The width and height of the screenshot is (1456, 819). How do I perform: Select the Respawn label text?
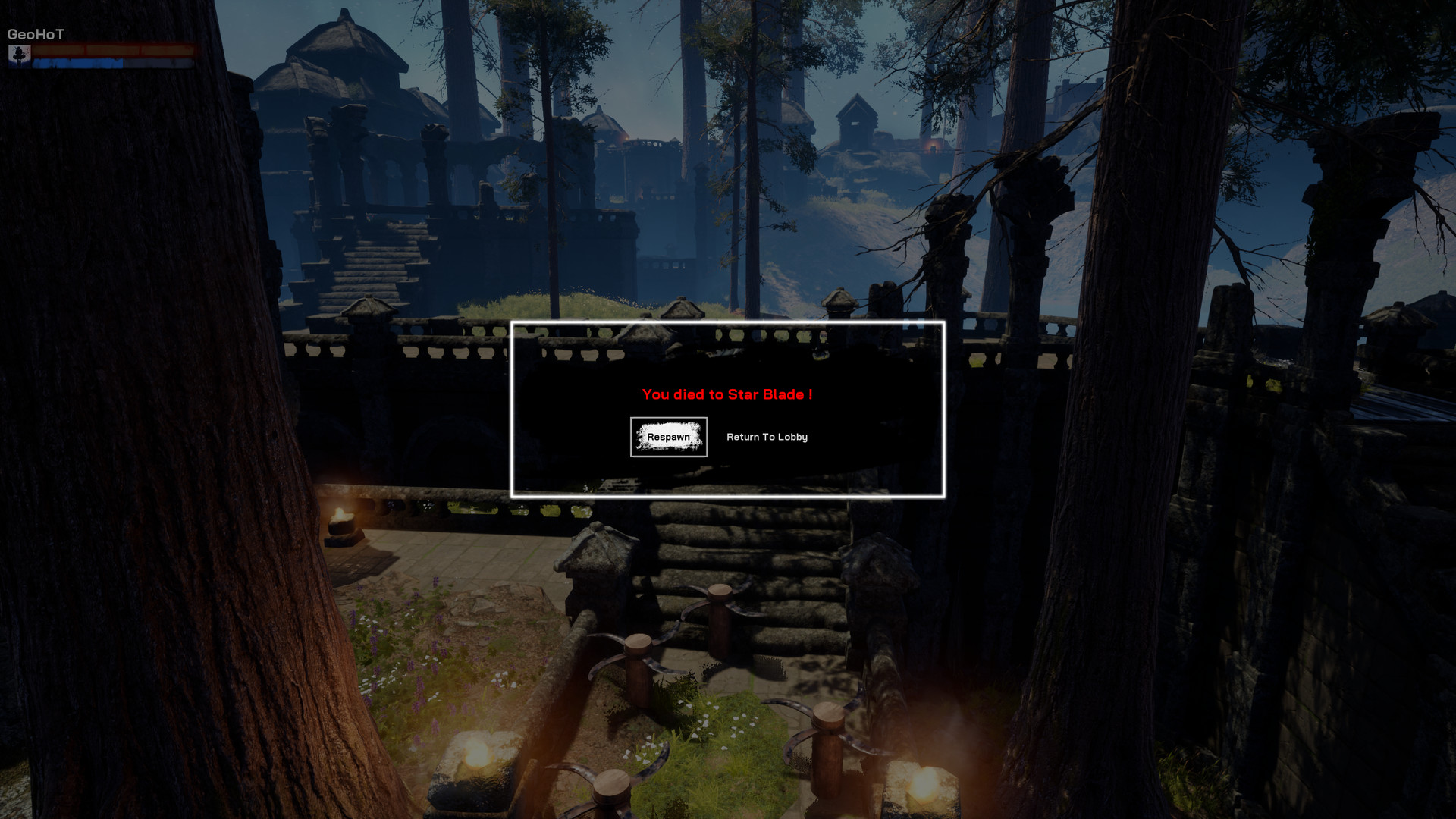[x=668, y=437]
